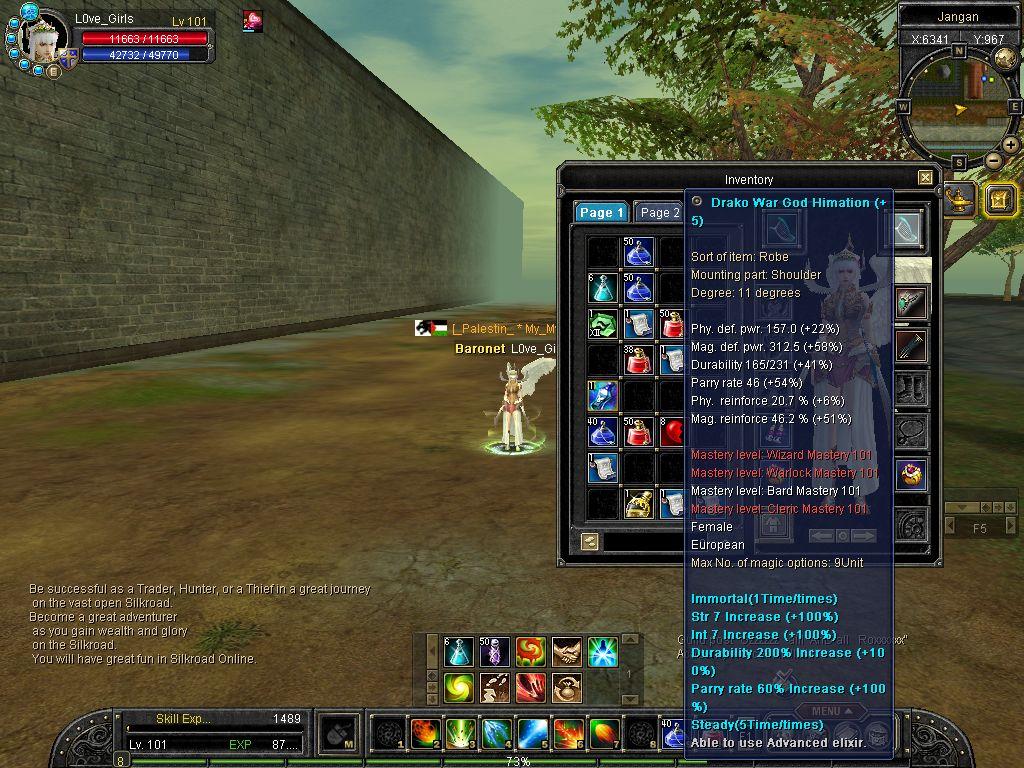Select the stack of 38 red potions
Image resolution: width=1024 pixels, height=768 pixels.
click(x=639, y=360)
